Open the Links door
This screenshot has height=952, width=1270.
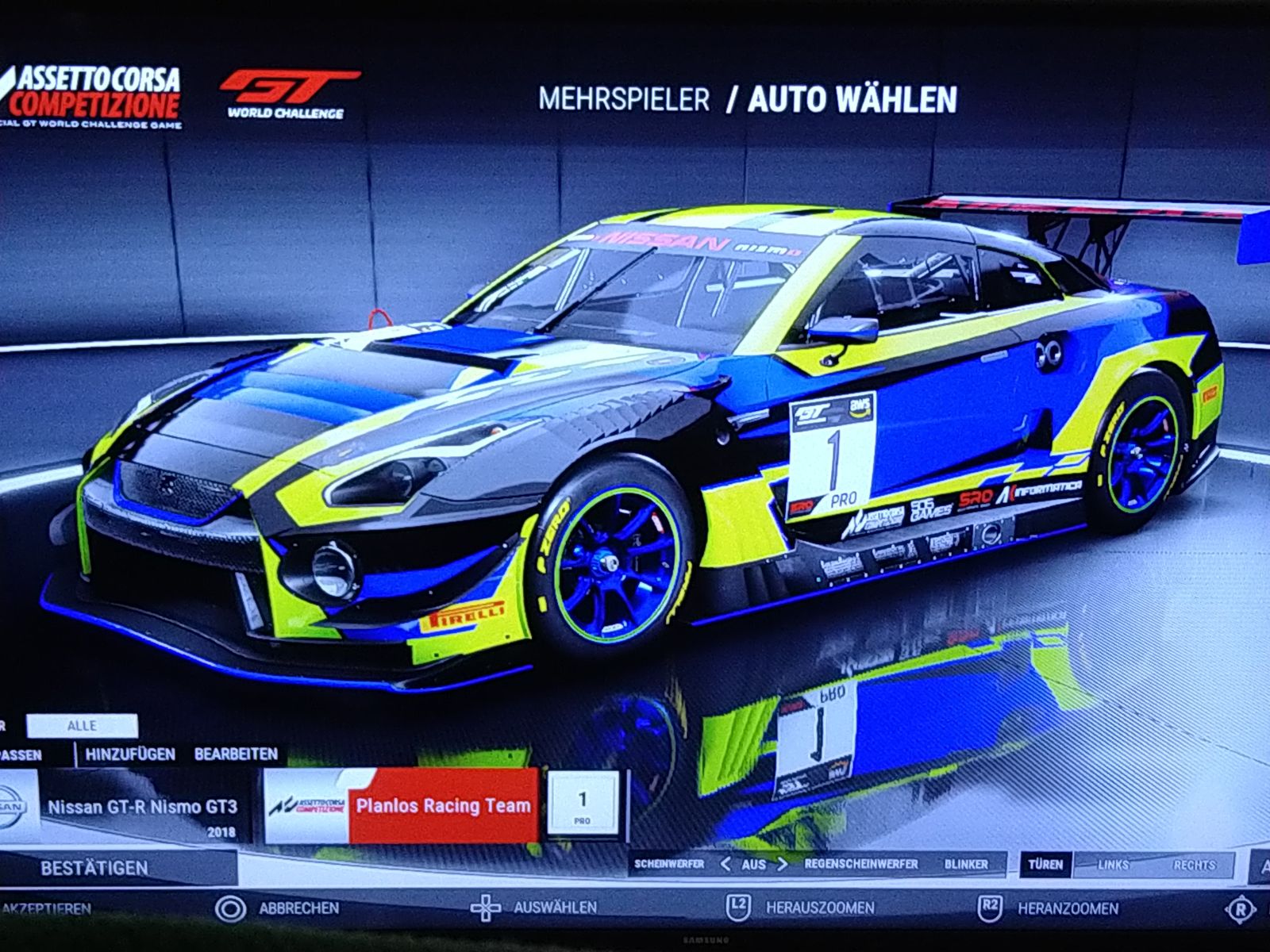click(x=1113, y=865)
